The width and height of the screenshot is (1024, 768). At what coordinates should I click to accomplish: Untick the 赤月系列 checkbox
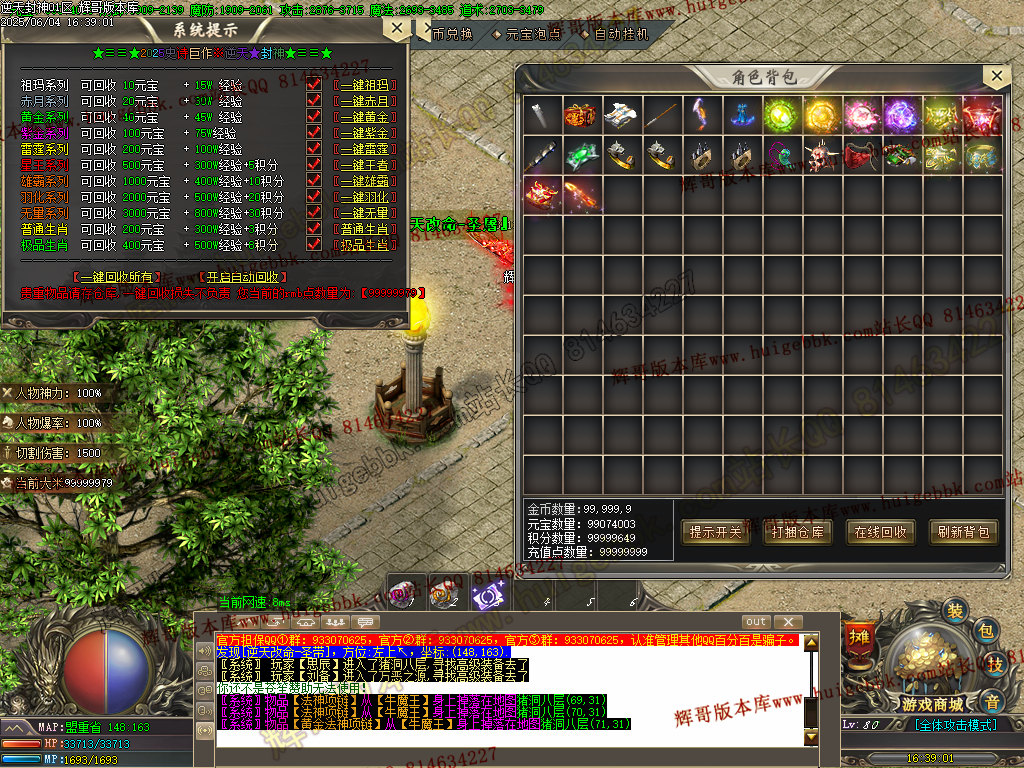(314, 101)
